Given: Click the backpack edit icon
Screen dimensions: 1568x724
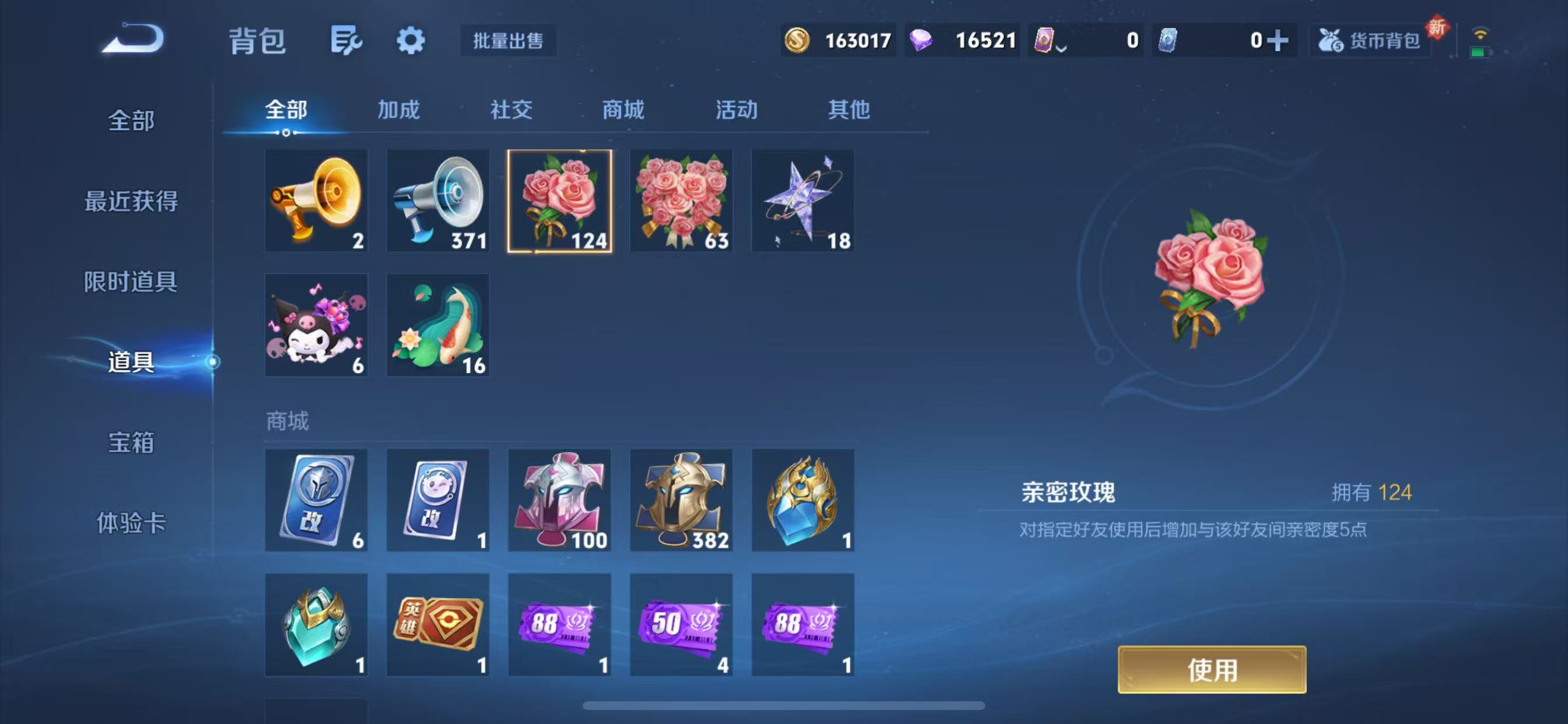Looking at the screenshot, I should pos(347,40).
